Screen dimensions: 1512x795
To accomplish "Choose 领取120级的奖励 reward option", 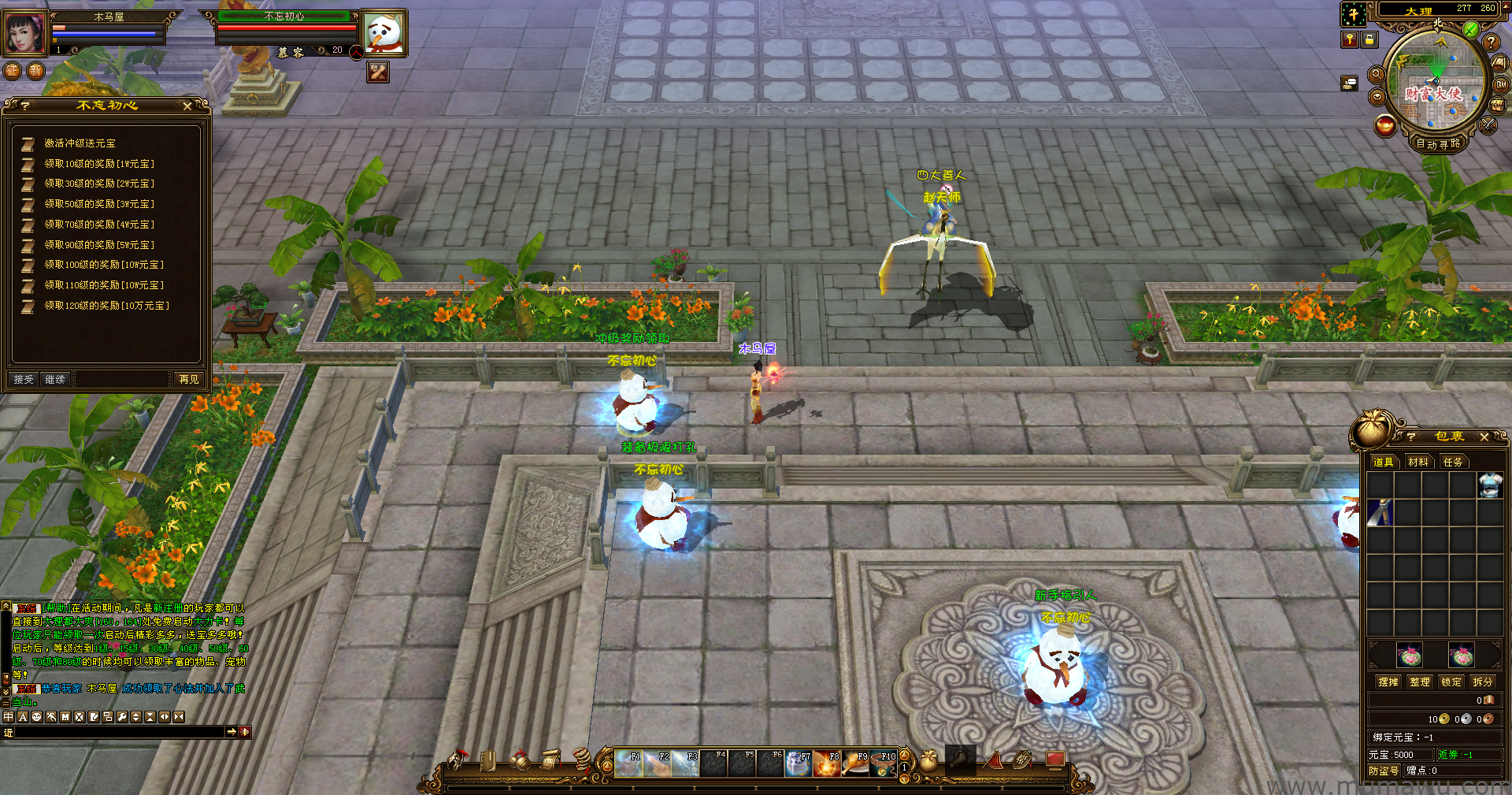I will coord(106,306).
